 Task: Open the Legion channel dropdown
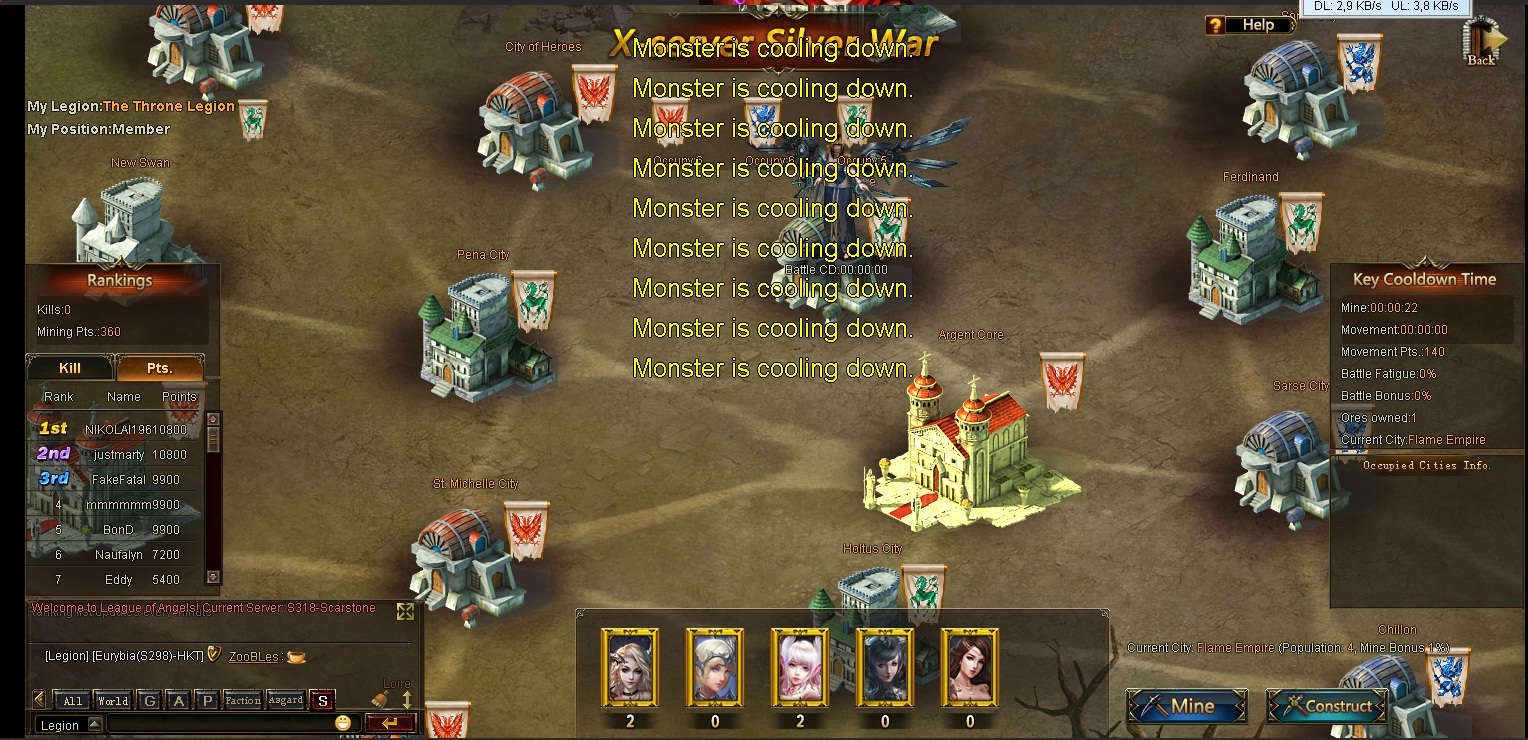click(x=94, y=725)
